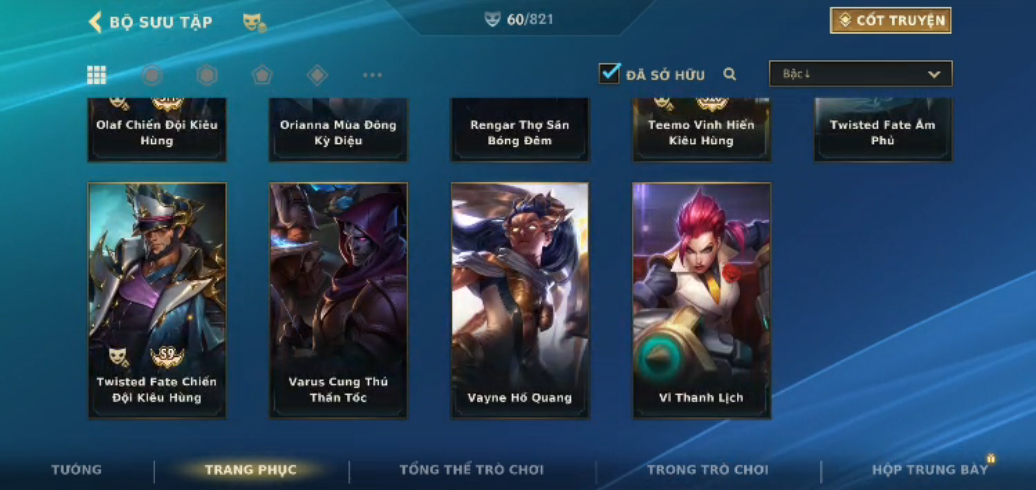Screen dimensions: 1036x490
Task: Open Teemo Vinh Hiển Kiêu Hùng skin
Action: [x=701, y=130]
